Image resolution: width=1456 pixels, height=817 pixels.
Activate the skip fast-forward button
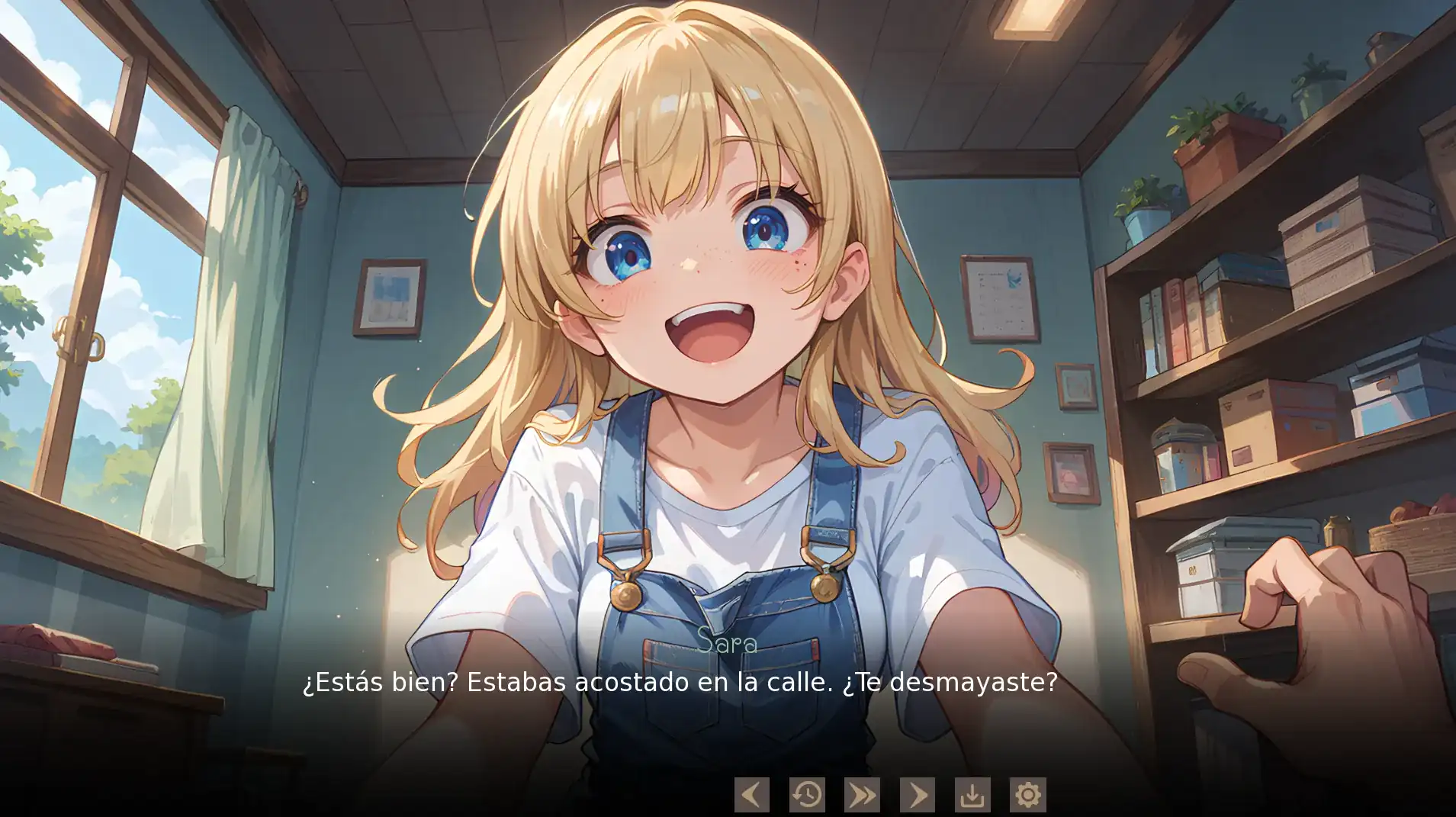pyautogui.click(x=862, y=795)
